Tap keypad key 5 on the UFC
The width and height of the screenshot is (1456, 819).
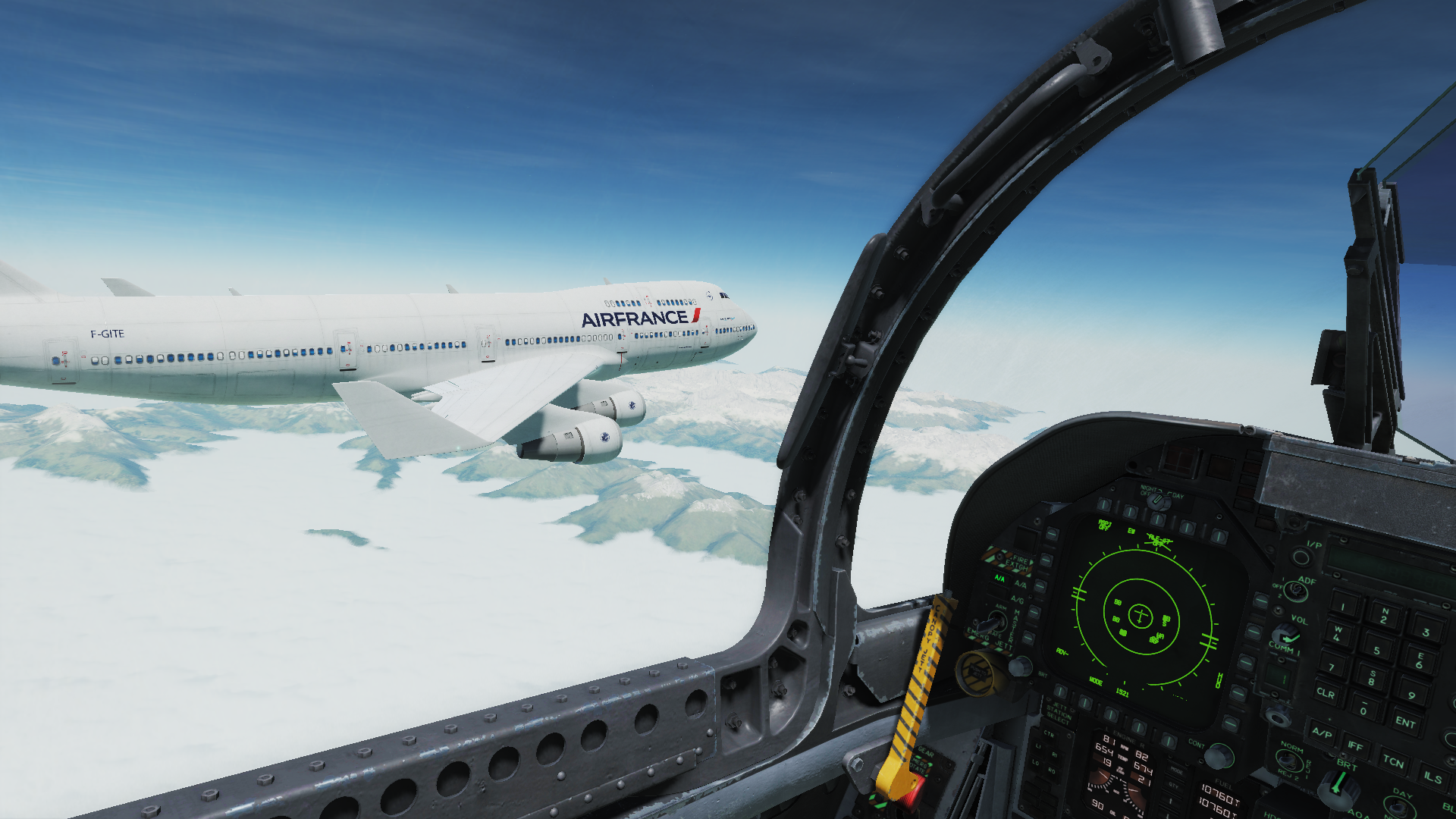tap(1376, 650)
